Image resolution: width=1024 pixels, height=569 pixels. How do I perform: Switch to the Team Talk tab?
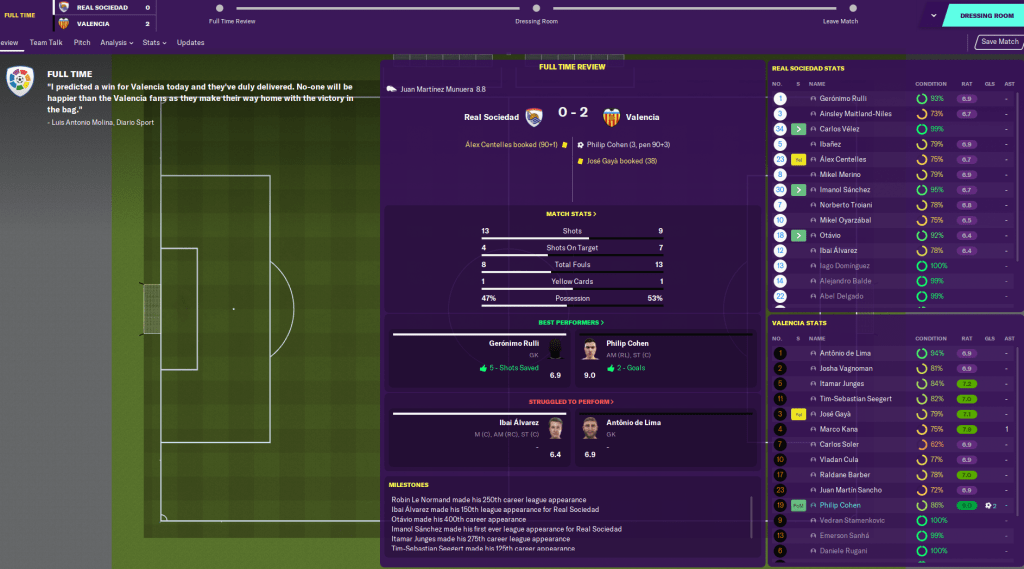(46, 43)
